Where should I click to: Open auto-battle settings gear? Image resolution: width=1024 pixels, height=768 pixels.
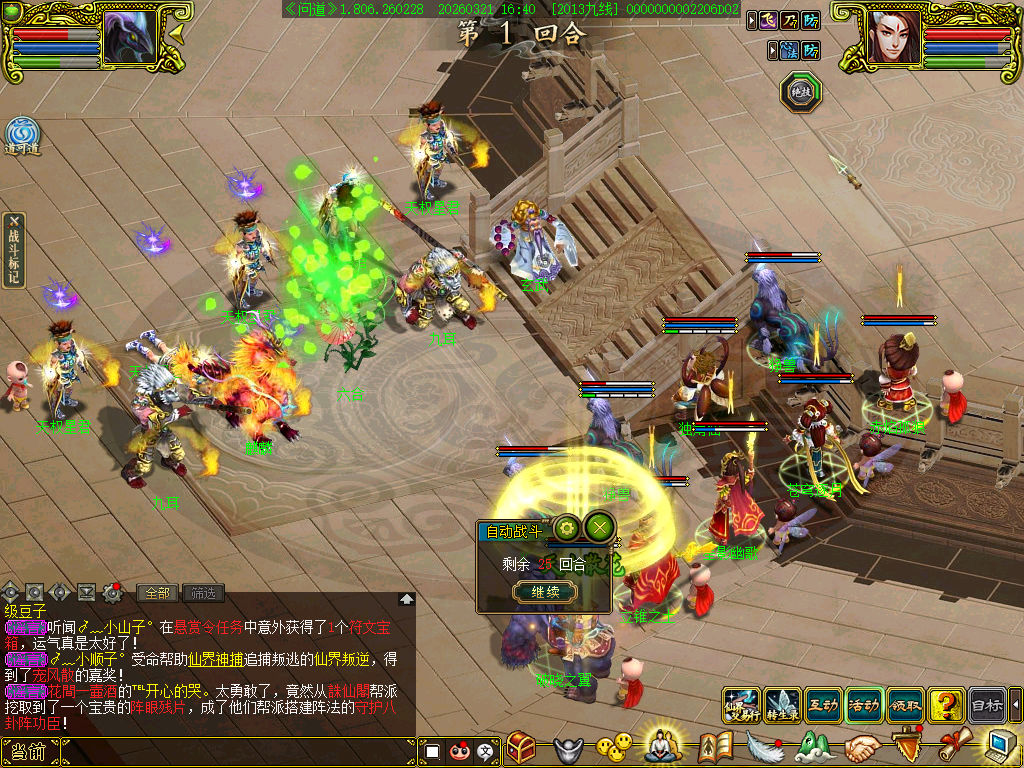[x=567, y=527]
